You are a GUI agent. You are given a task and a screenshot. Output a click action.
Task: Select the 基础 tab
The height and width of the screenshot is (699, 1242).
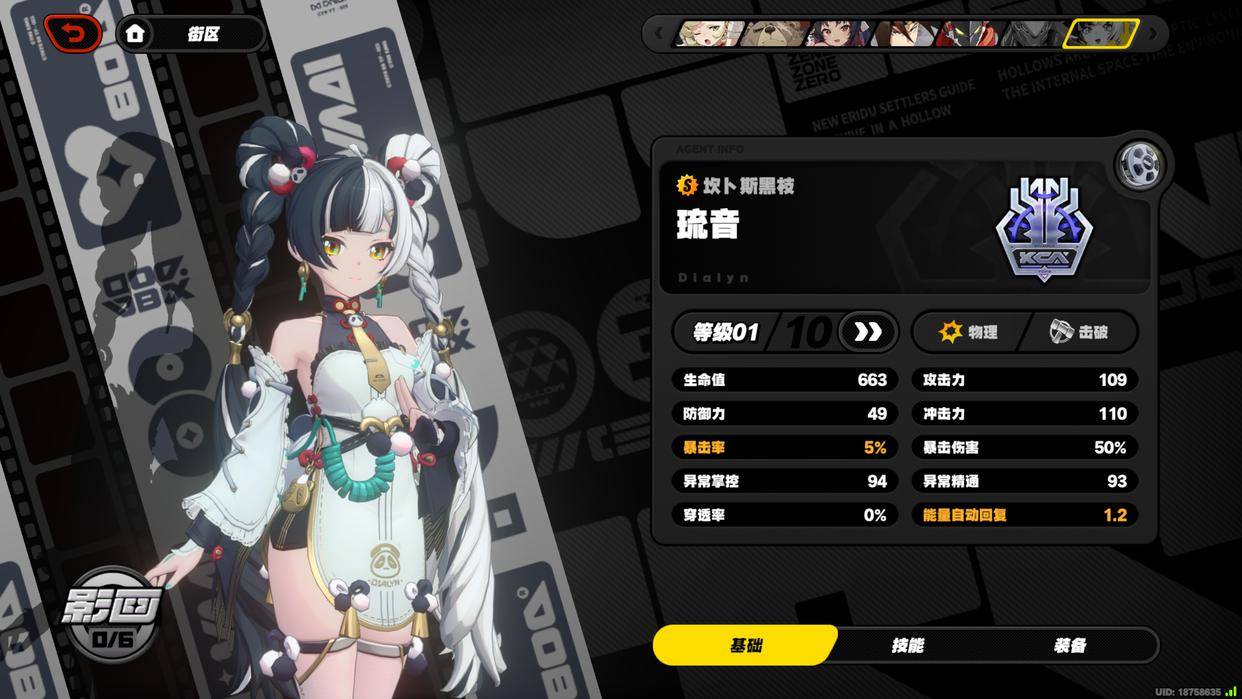[746, 646]
